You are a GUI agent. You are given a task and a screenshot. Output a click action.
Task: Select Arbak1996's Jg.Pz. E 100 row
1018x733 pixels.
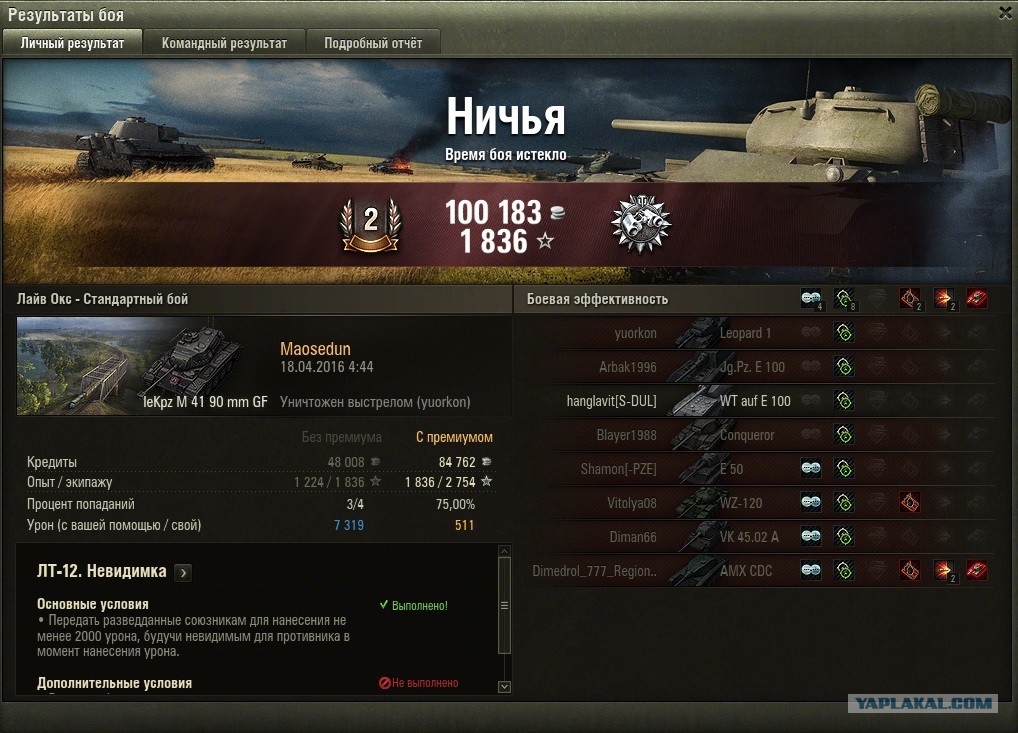click(x=755, y=367)
